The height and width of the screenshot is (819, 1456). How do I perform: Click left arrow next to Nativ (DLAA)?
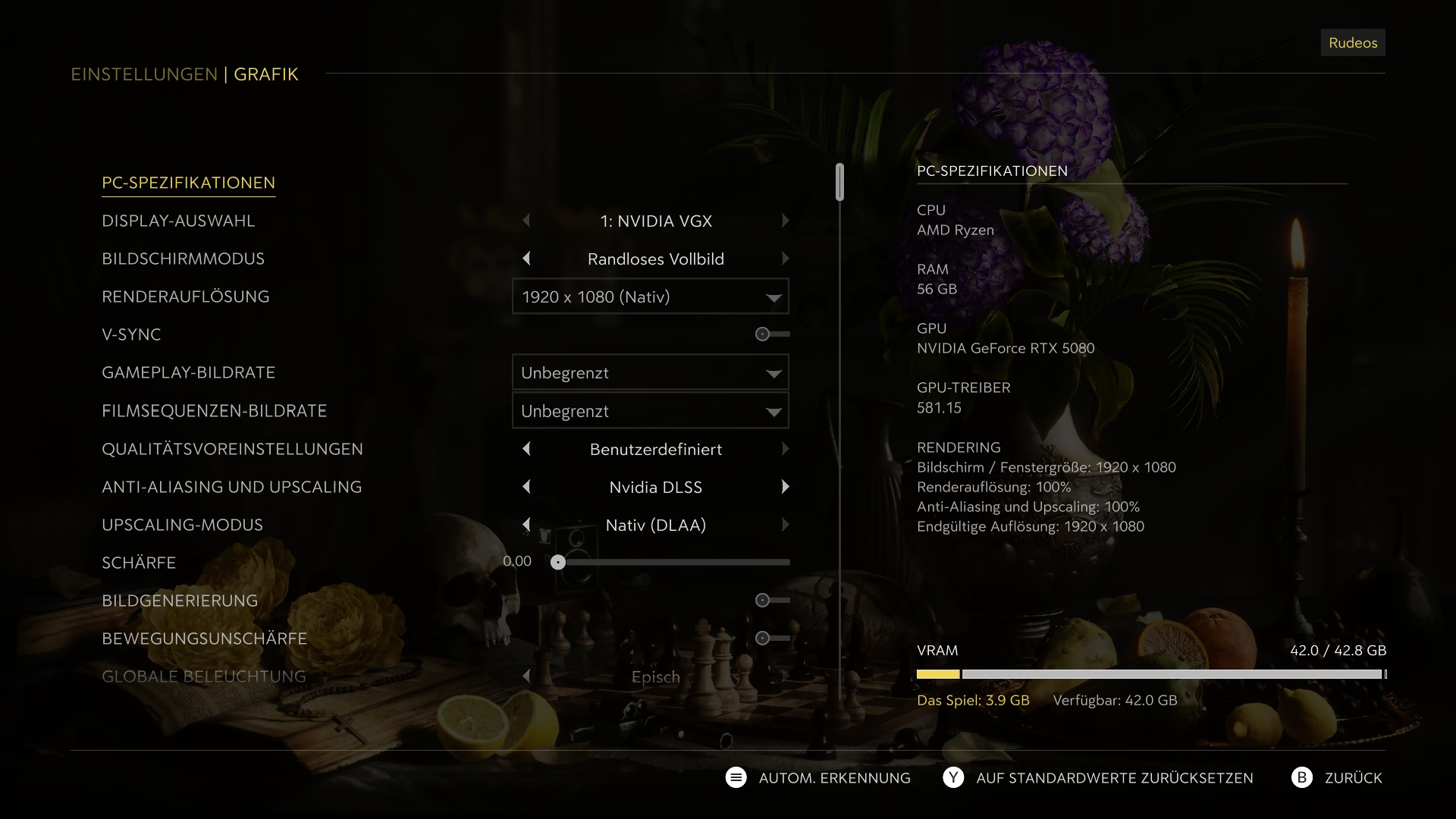point(527,525)
